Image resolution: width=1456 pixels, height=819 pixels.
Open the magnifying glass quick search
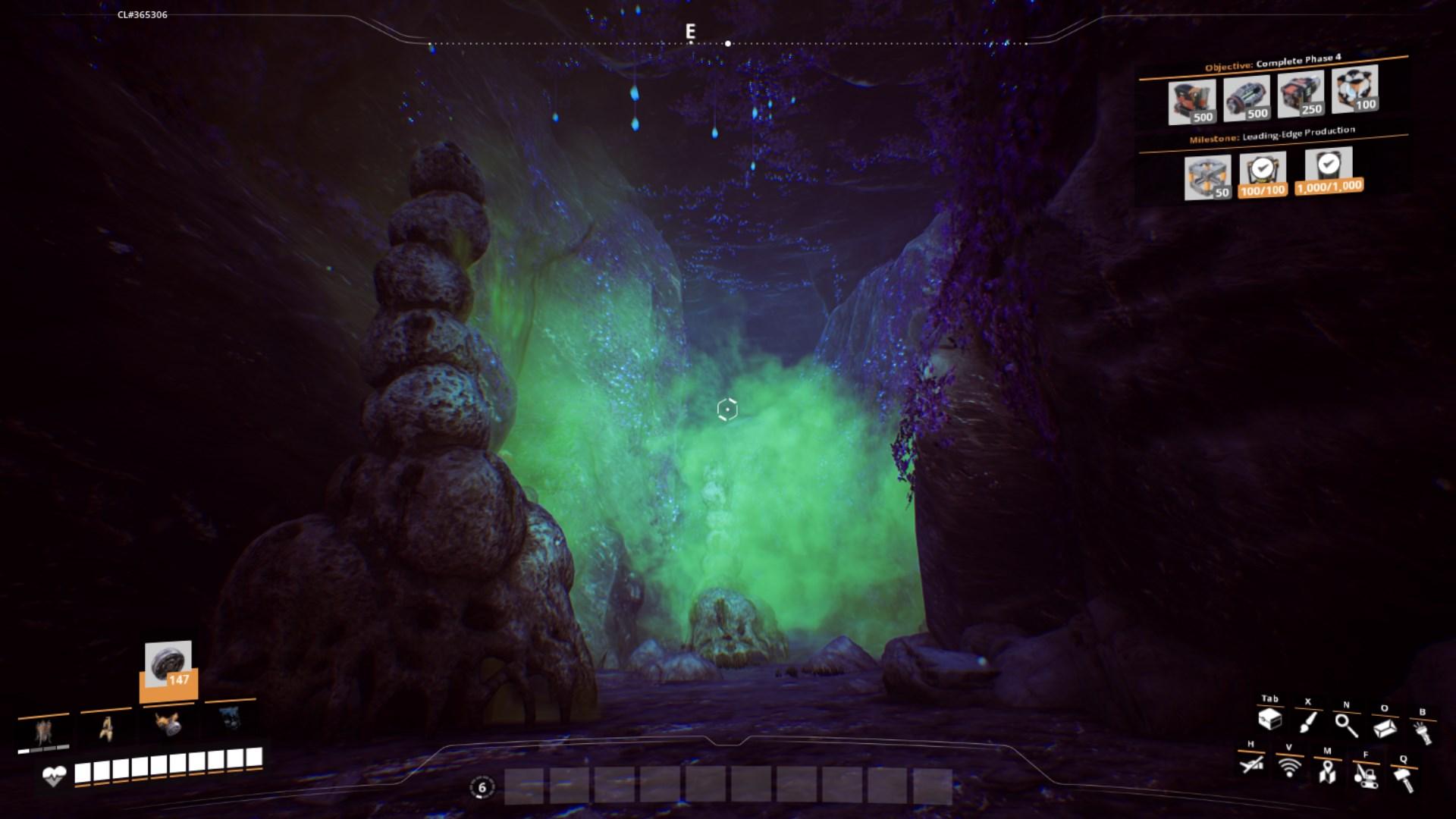click(x=1346, y=724)
